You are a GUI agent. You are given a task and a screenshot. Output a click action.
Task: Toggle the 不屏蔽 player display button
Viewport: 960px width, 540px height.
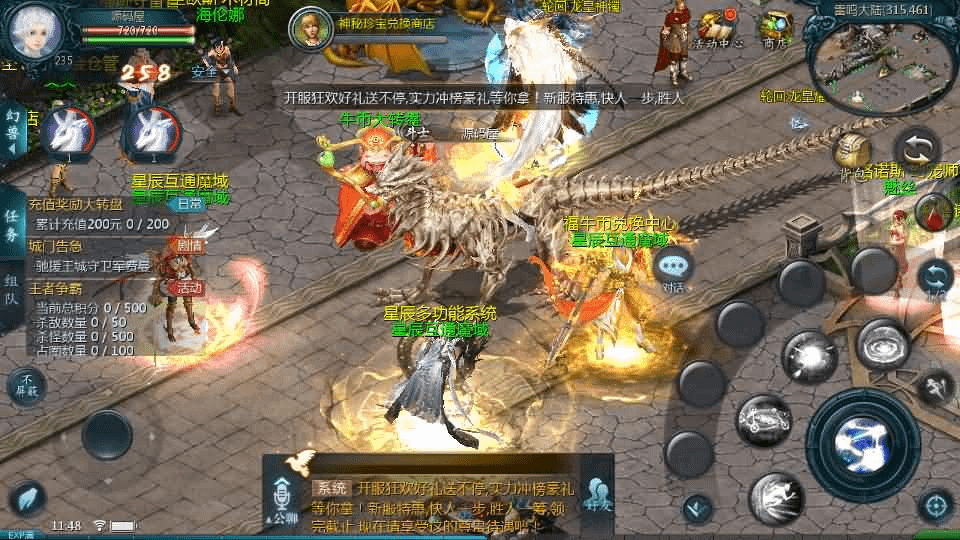pos(27,384)
